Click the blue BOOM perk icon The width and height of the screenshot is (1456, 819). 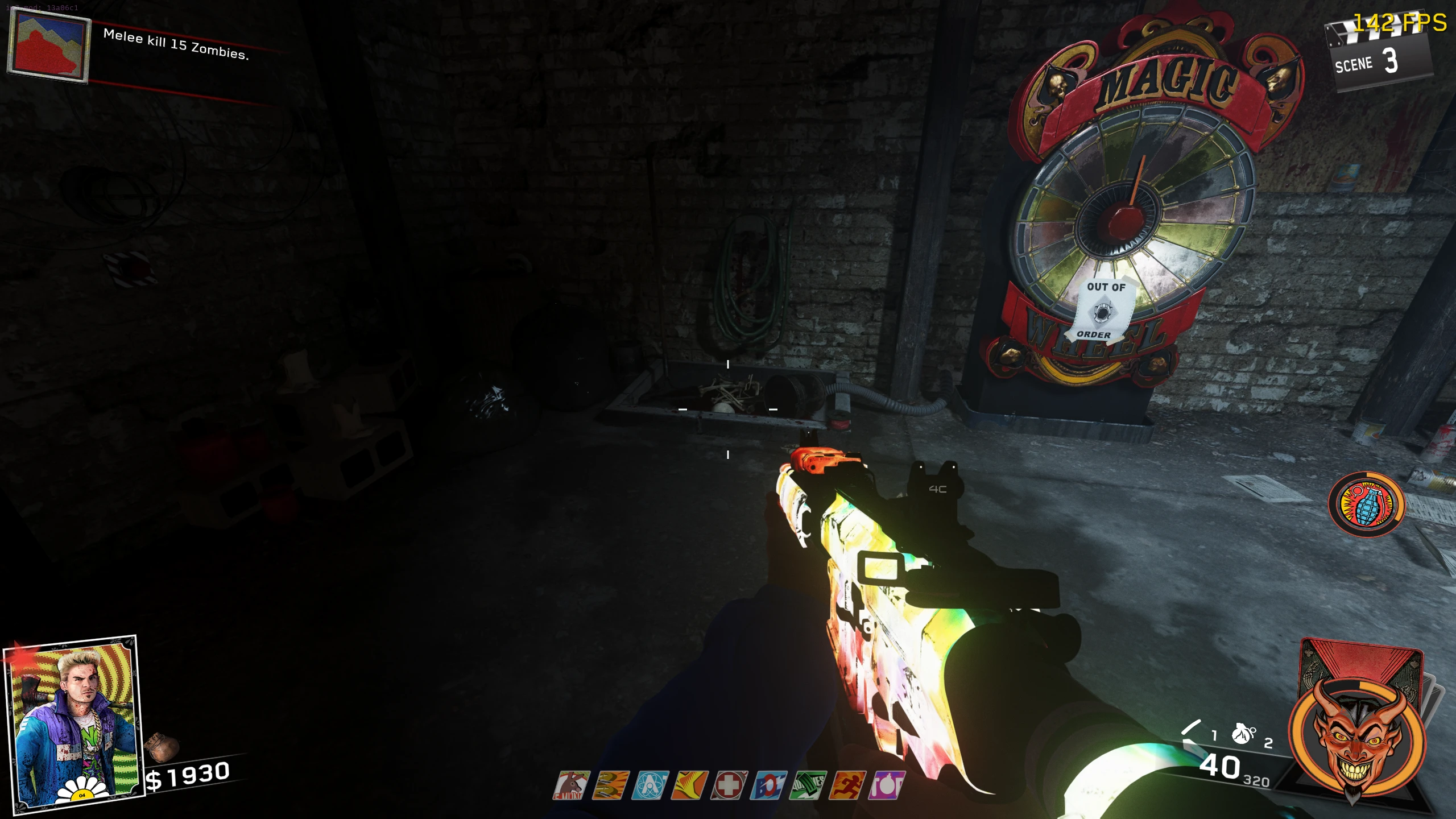point(768,785)
